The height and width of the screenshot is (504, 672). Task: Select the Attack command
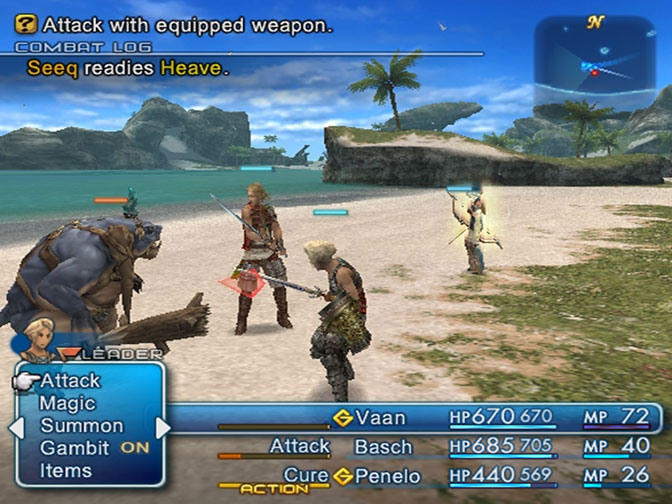(70, 381)
